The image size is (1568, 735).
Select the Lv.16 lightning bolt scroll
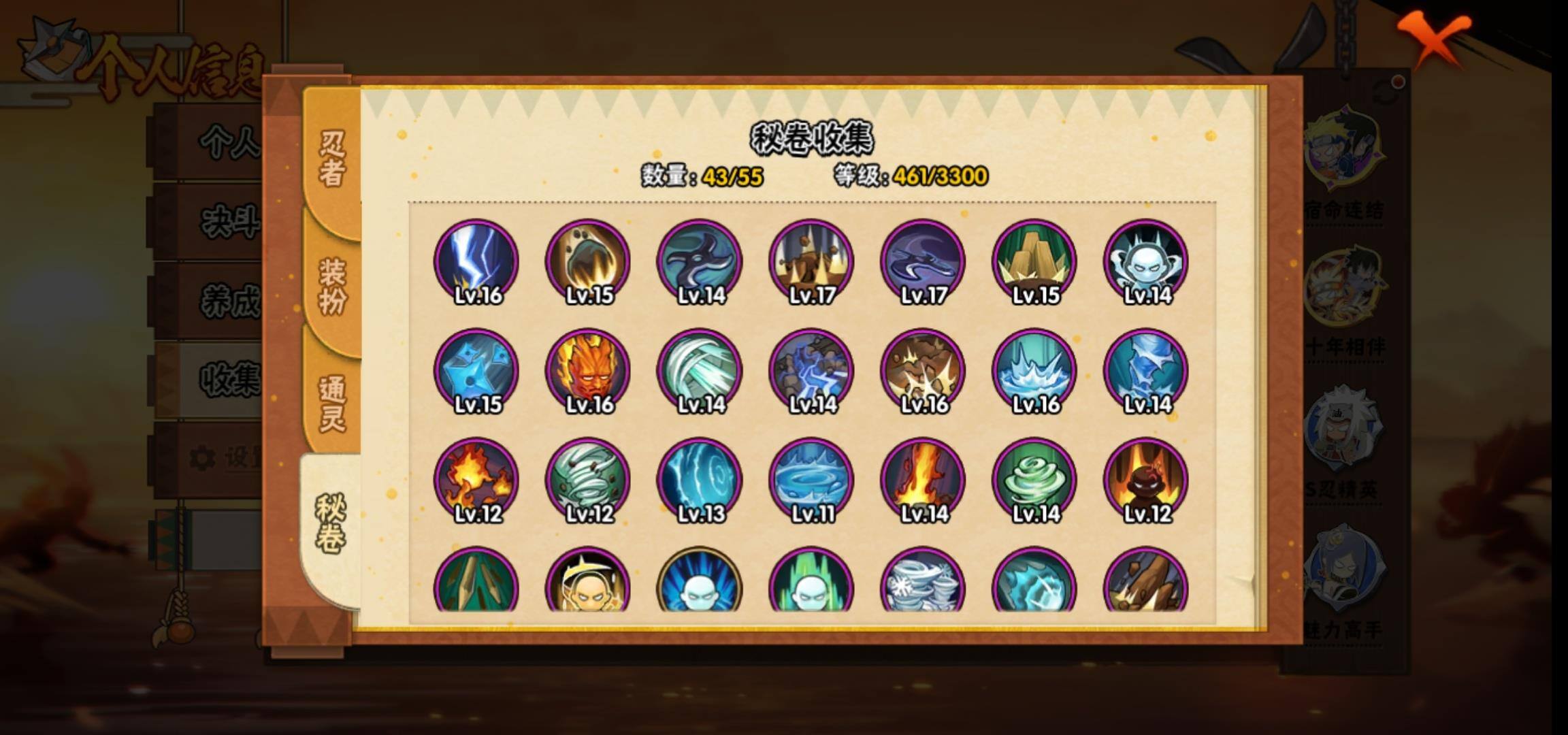coord(476,262)
